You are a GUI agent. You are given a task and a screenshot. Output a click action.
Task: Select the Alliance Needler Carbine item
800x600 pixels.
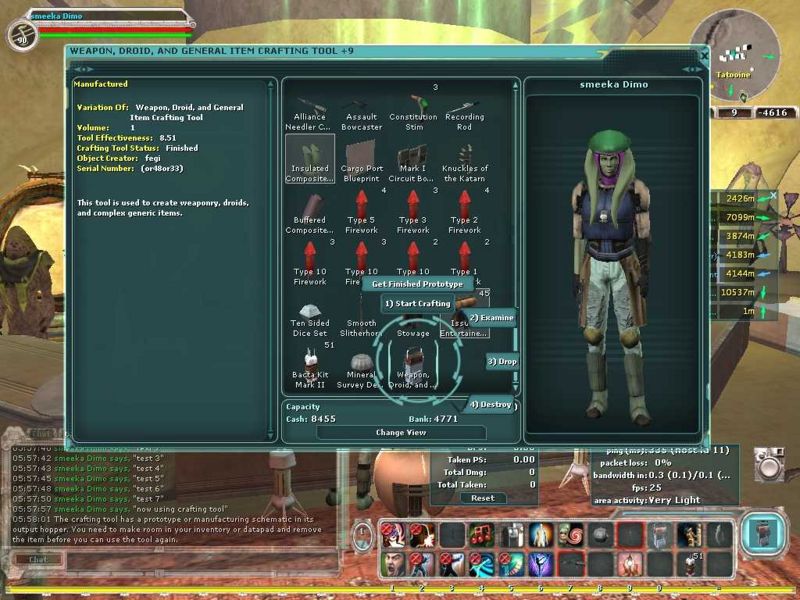tap(309, 110)
